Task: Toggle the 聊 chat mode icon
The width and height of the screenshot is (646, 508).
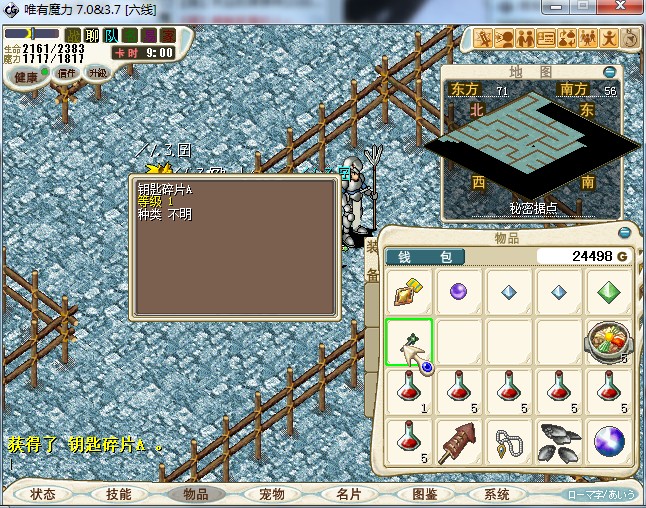Action: [91, 36]
